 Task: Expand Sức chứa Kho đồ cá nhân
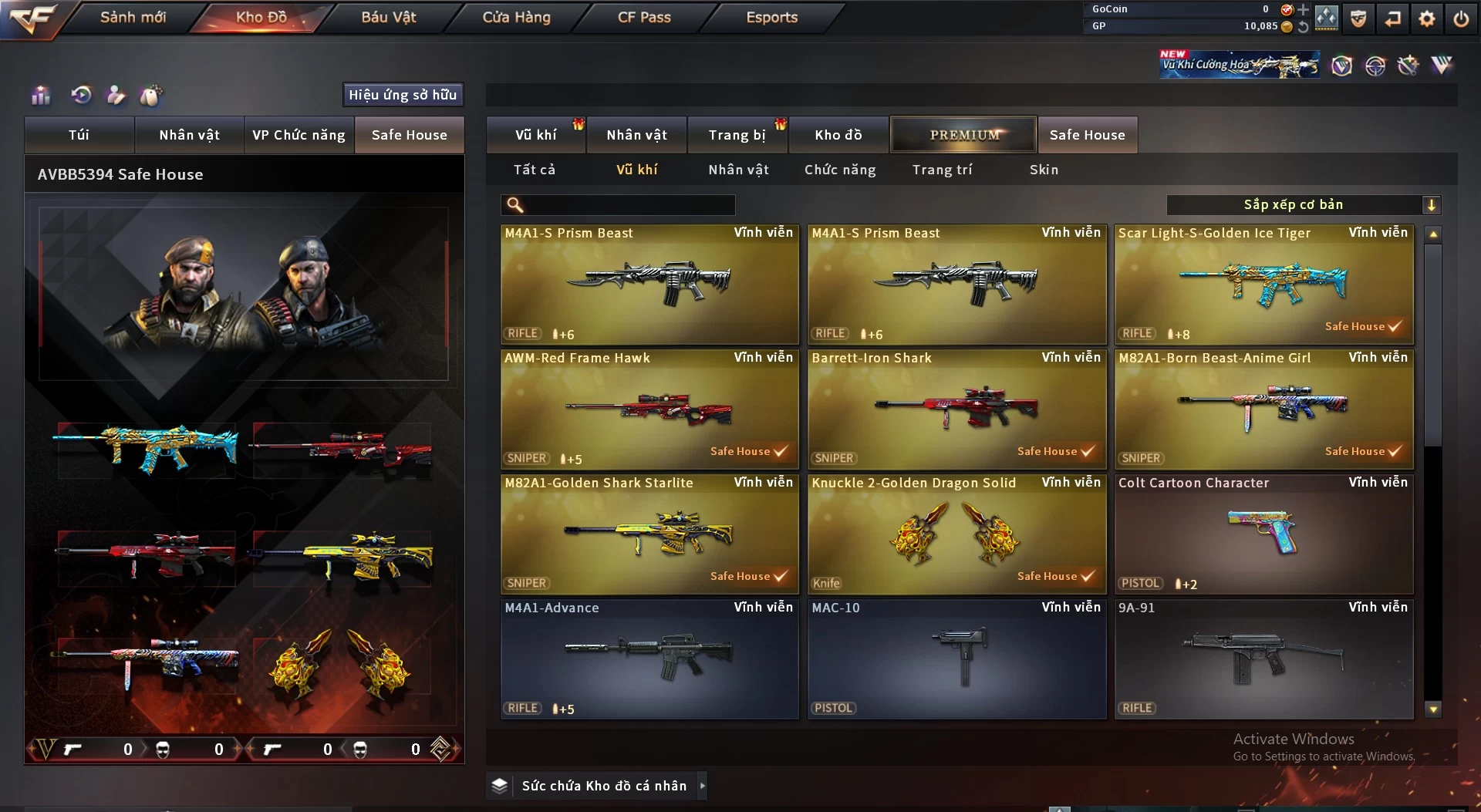(603, 786)
